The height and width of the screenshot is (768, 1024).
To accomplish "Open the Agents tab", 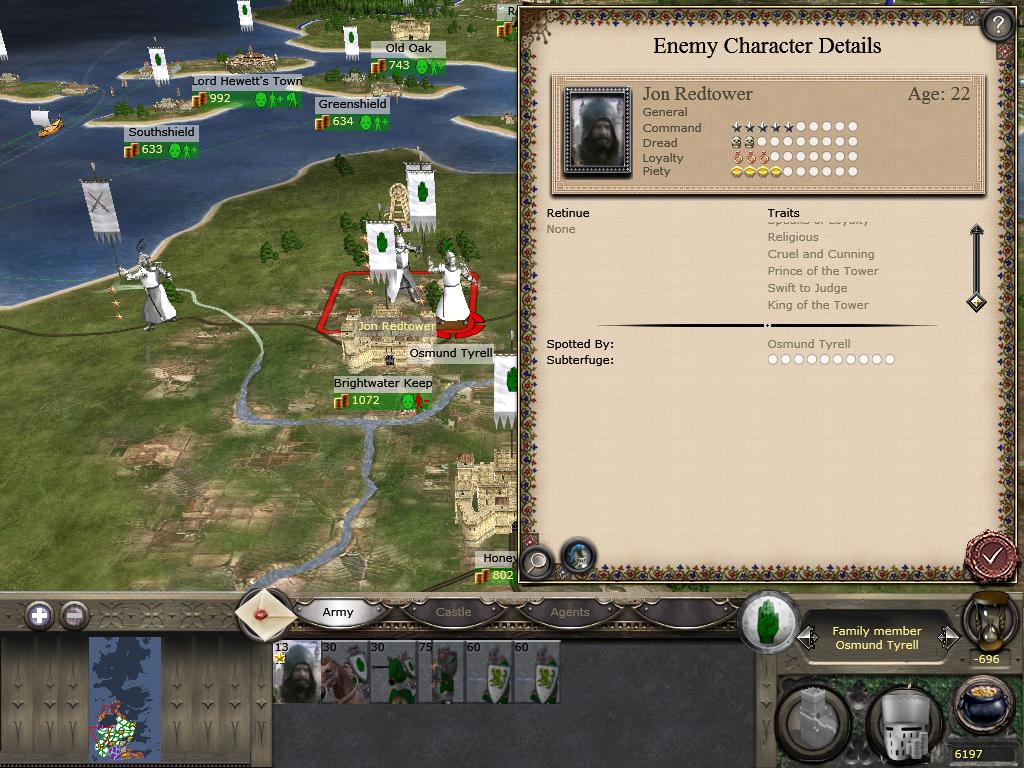I will [570, 612].
